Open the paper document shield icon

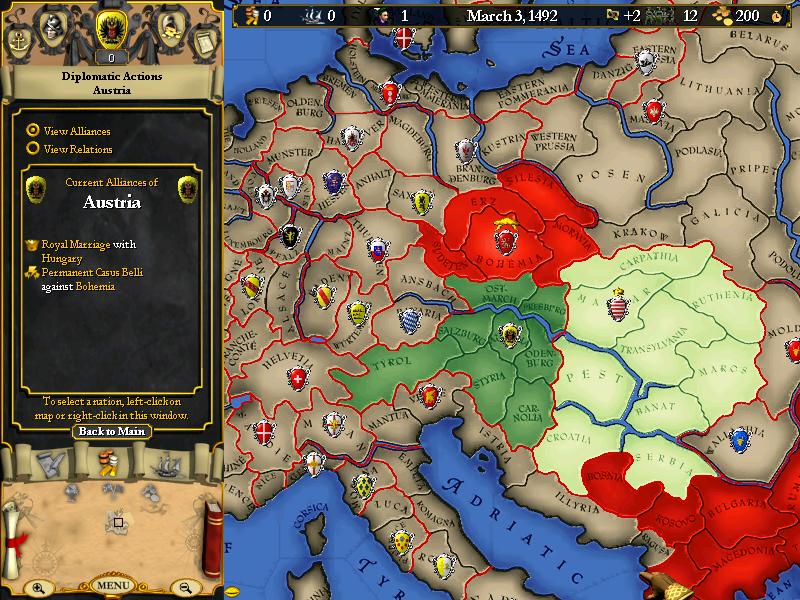[x=203, y=40]
